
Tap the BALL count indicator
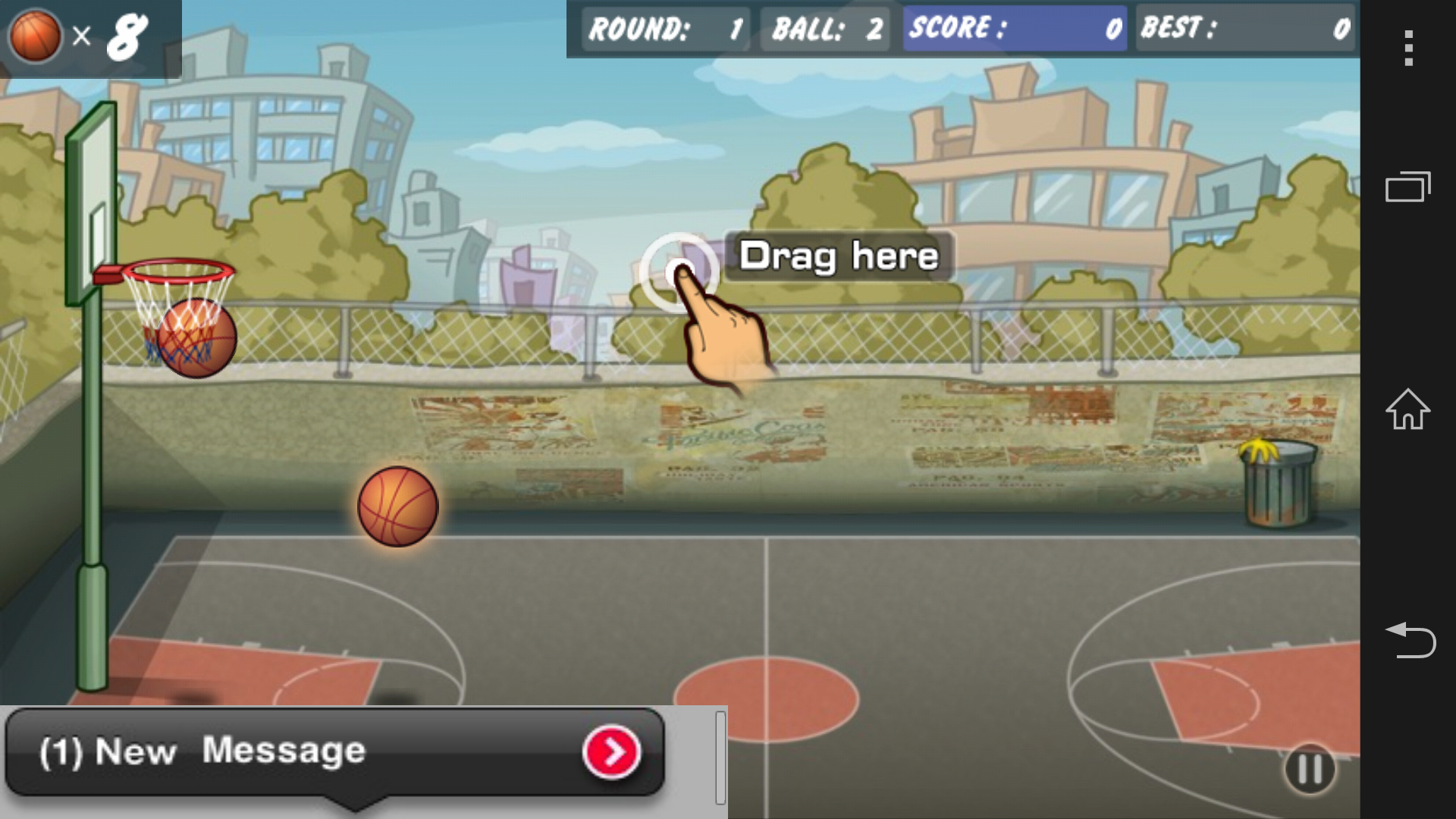tap(825, 30)
